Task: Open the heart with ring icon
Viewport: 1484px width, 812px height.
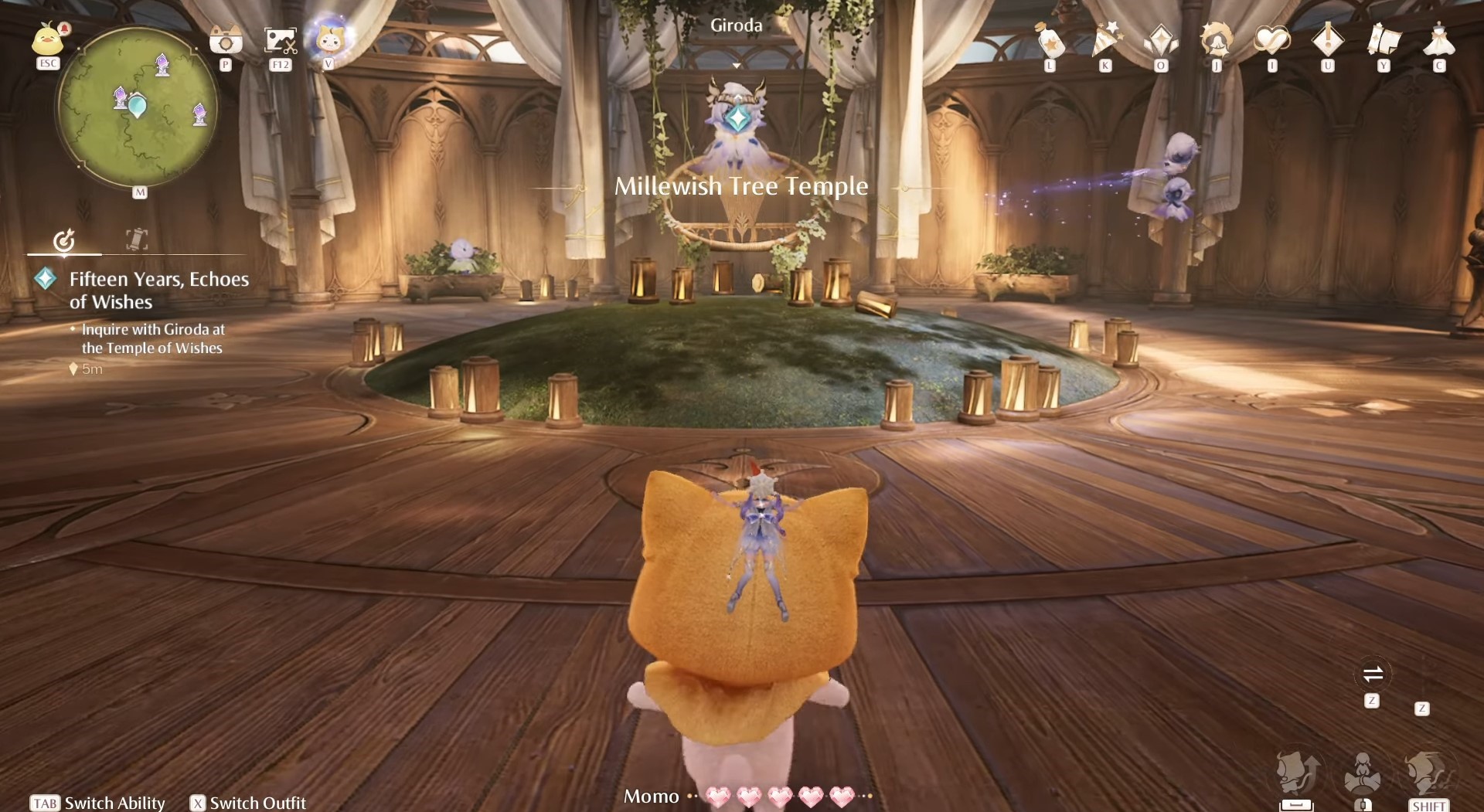Action: point(1272,40)
